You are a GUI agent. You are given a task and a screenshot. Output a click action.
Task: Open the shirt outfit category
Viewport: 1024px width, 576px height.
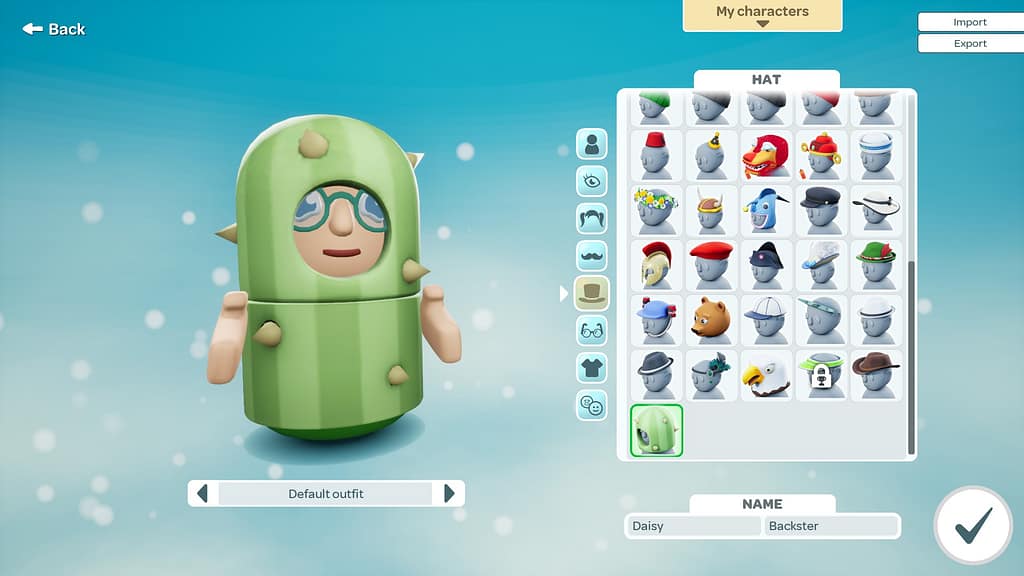[591, 367]
